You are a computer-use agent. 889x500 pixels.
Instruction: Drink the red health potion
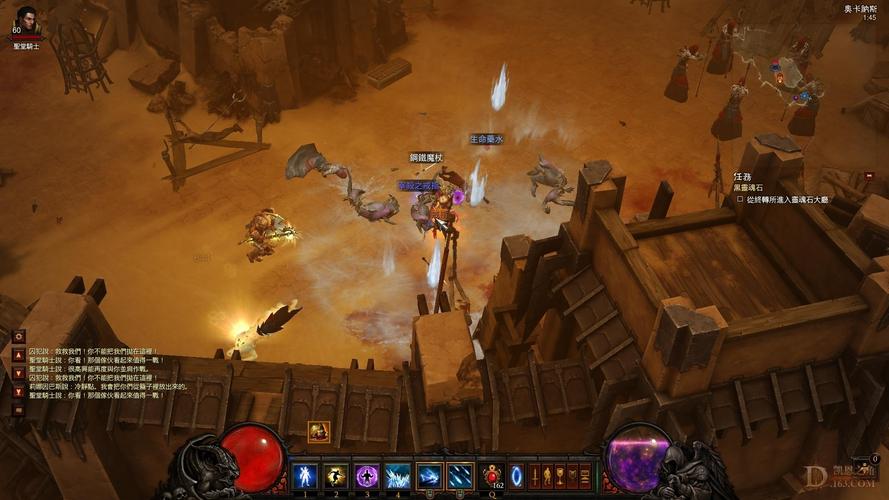[491, 476]
